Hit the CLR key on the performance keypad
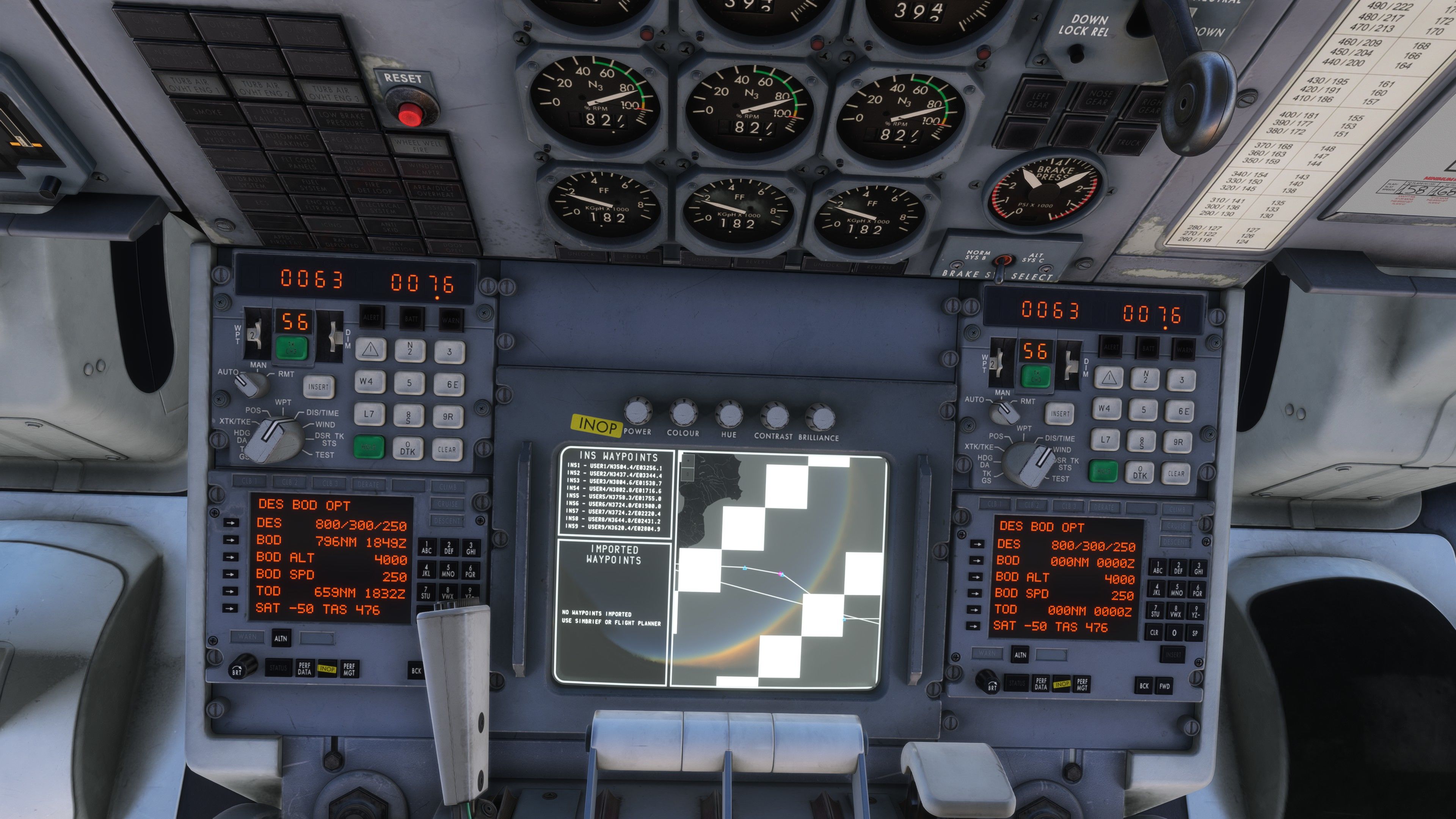Screen dimensions: 1456x819 1154,632
